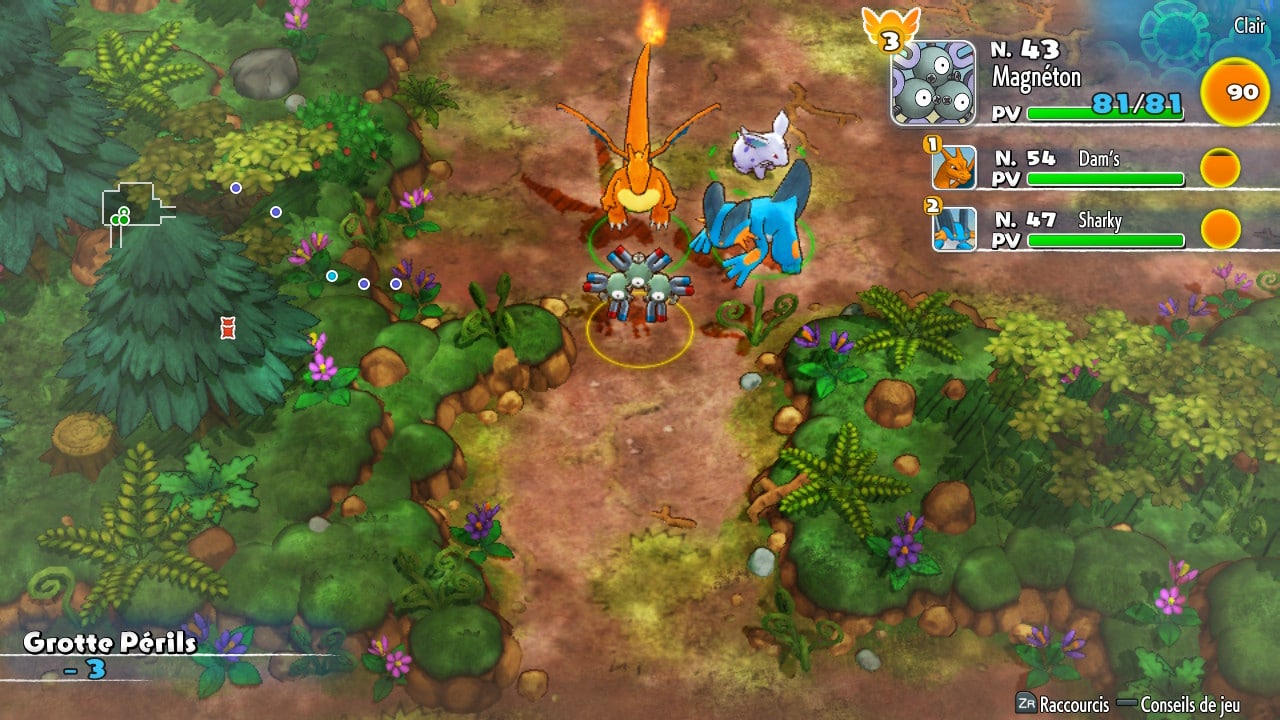Image resolution: width=1280 pixels, height=720 pixels.
Task: Select Dam's Charizard party portrait
Action: [954, 167]
